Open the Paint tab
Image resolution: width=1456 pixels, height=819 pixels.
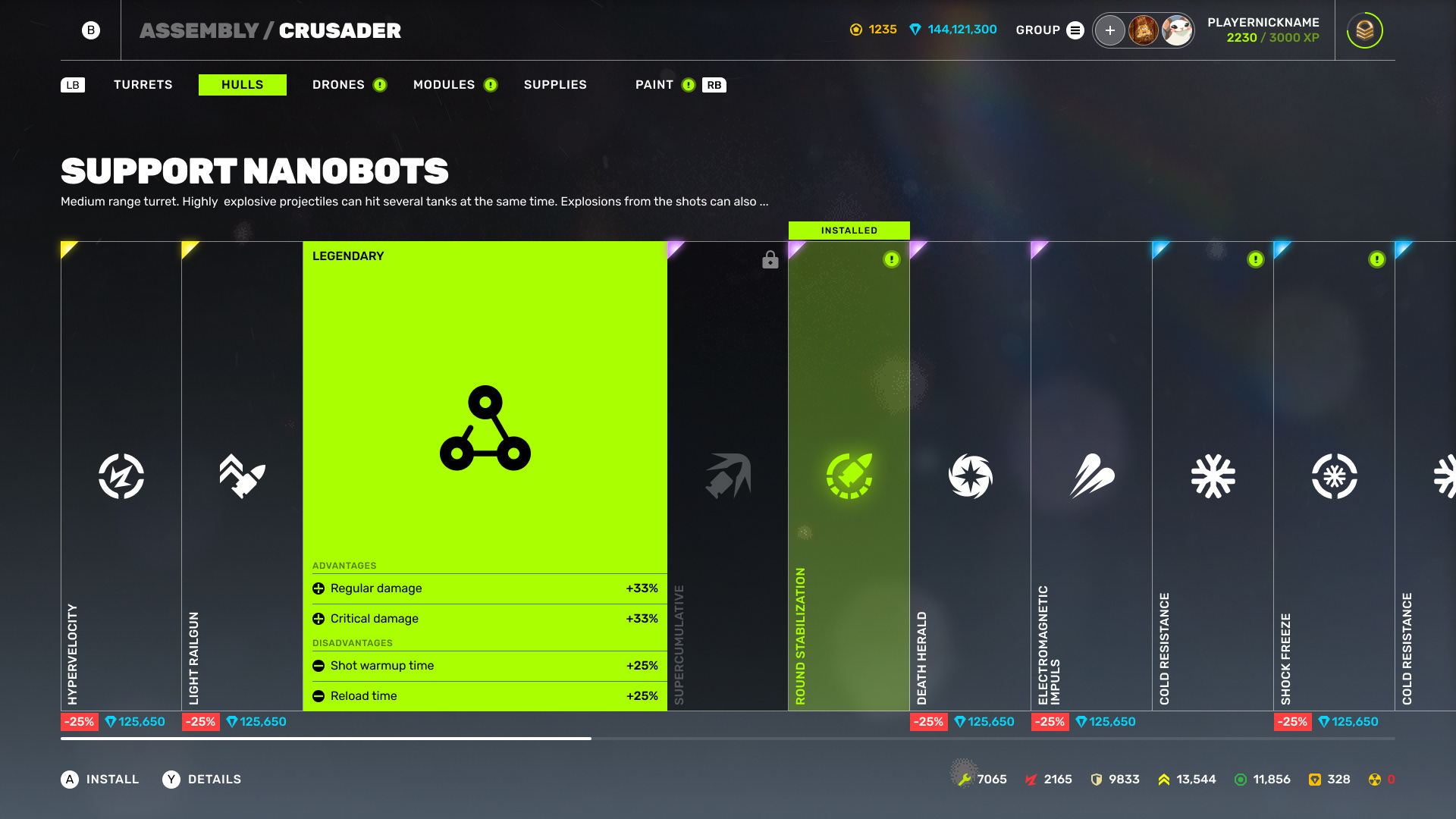pos(654,85)
